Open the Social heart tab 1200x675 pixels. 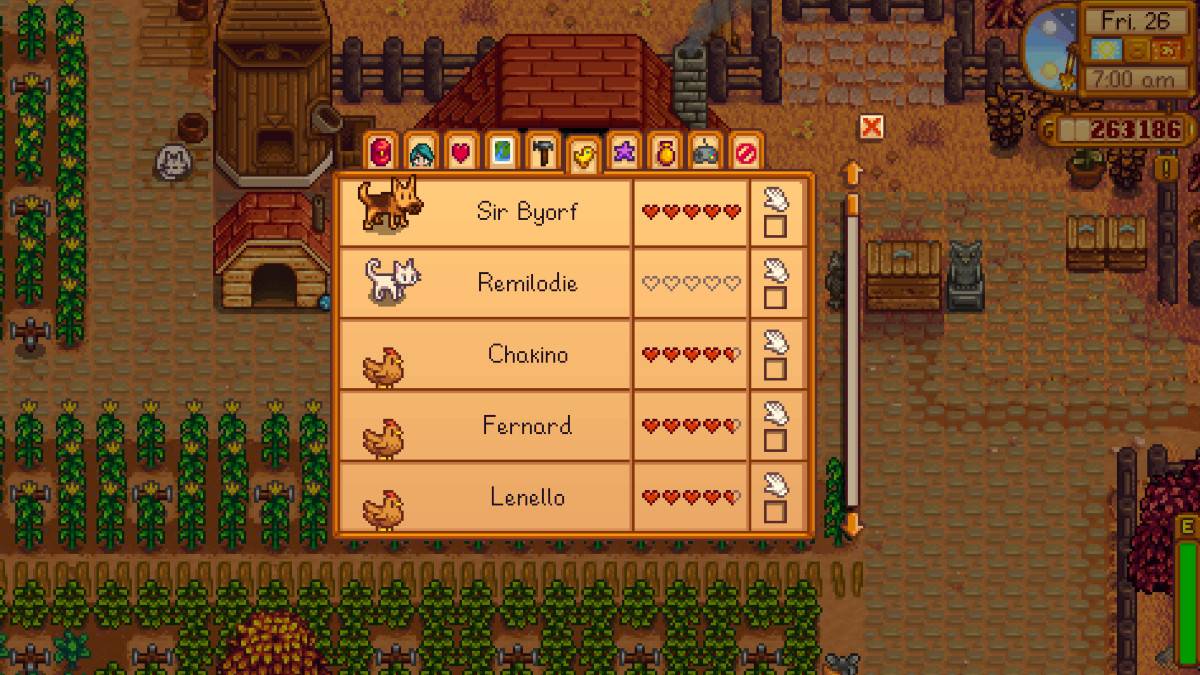(x=461, y=152)
